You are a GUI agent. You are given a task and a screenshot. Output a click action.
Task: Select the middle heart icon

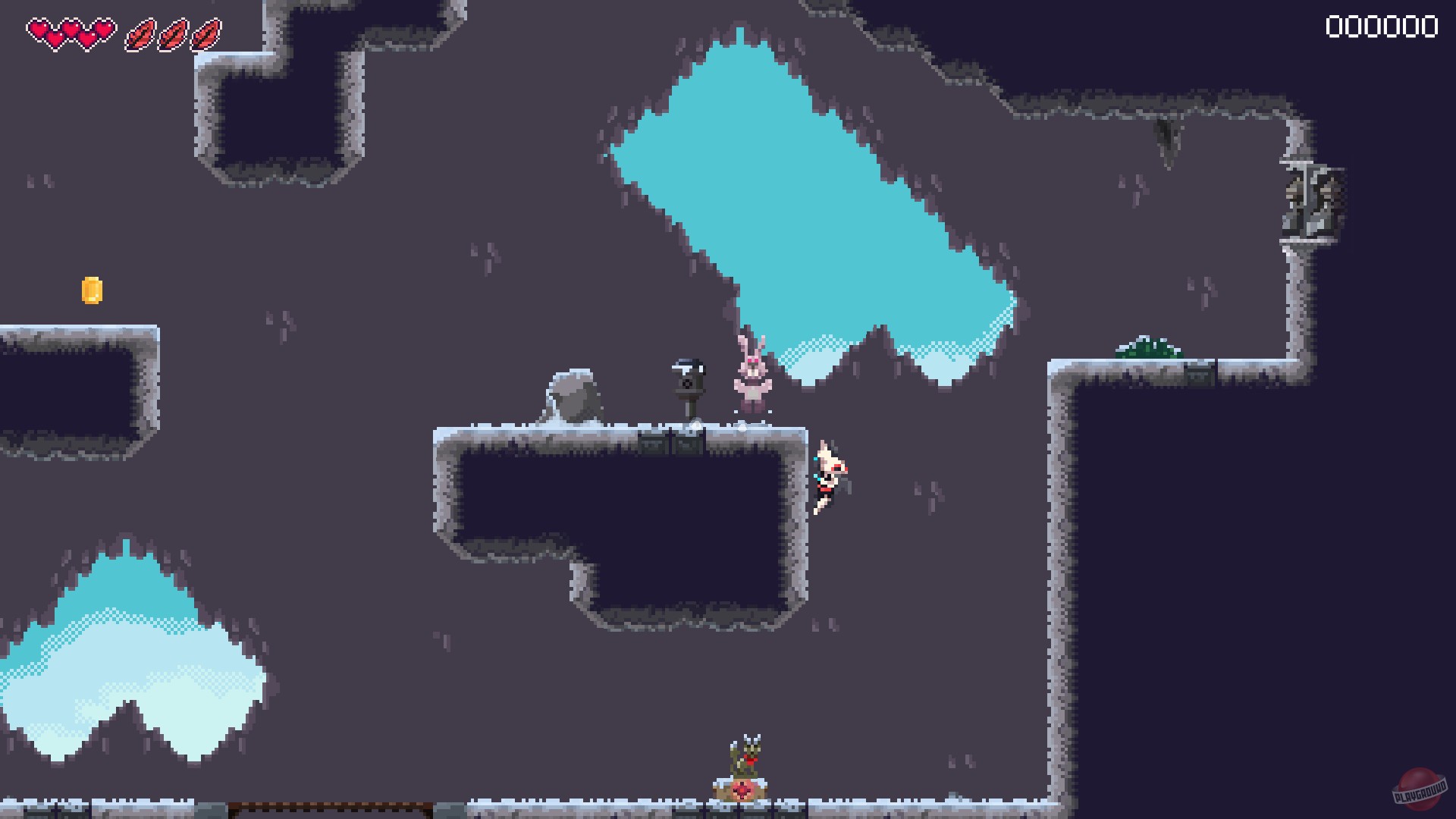coord(71,30)
